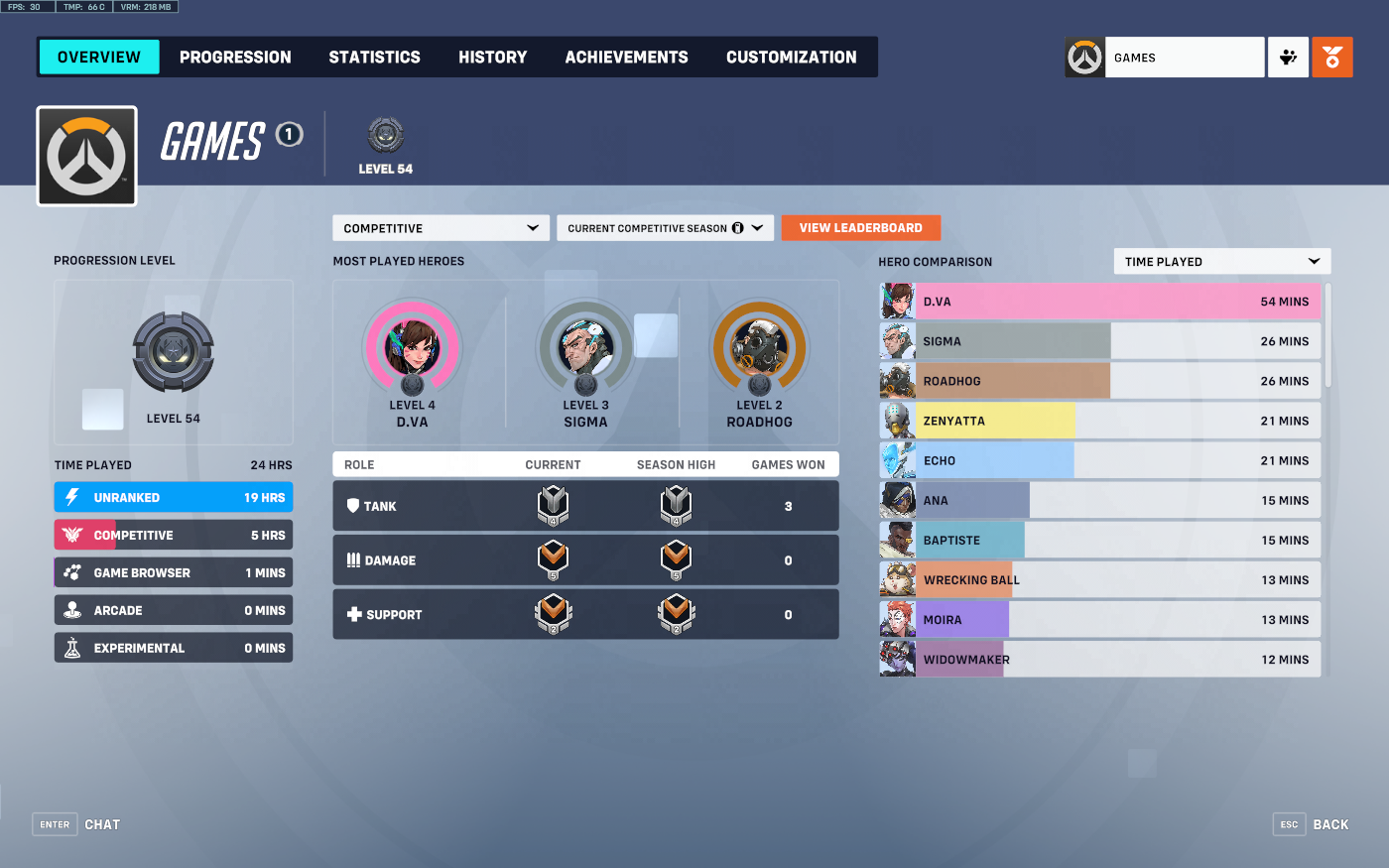Open the Current Competitive Season dropdown
This screenshot has height=868, width=1389.
tap(665, 227)
